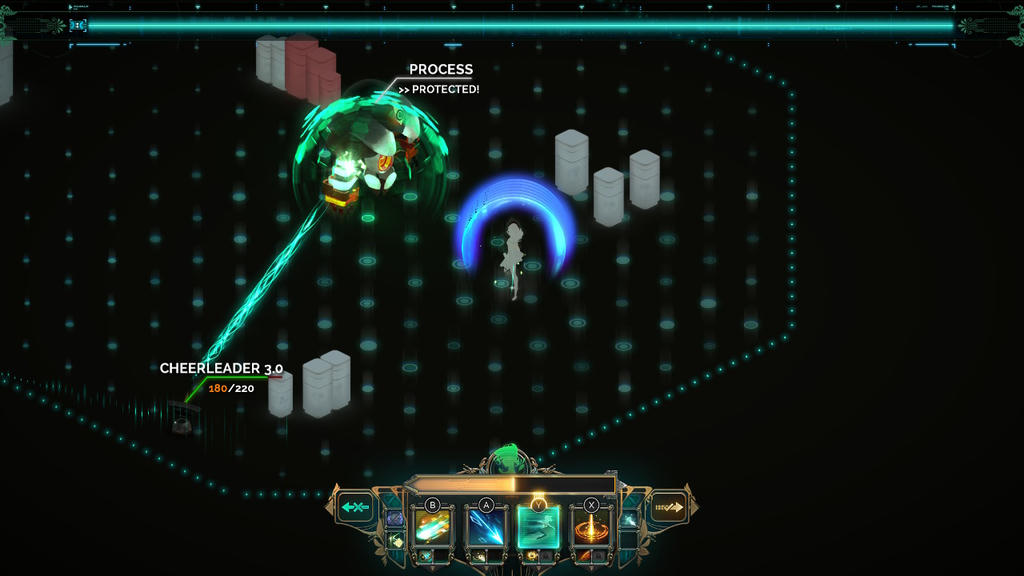Screen dimensions: 1024x576
Task: Use the highlighted teal dash ability
Action: pyautogui.click(x=538, y=526)
